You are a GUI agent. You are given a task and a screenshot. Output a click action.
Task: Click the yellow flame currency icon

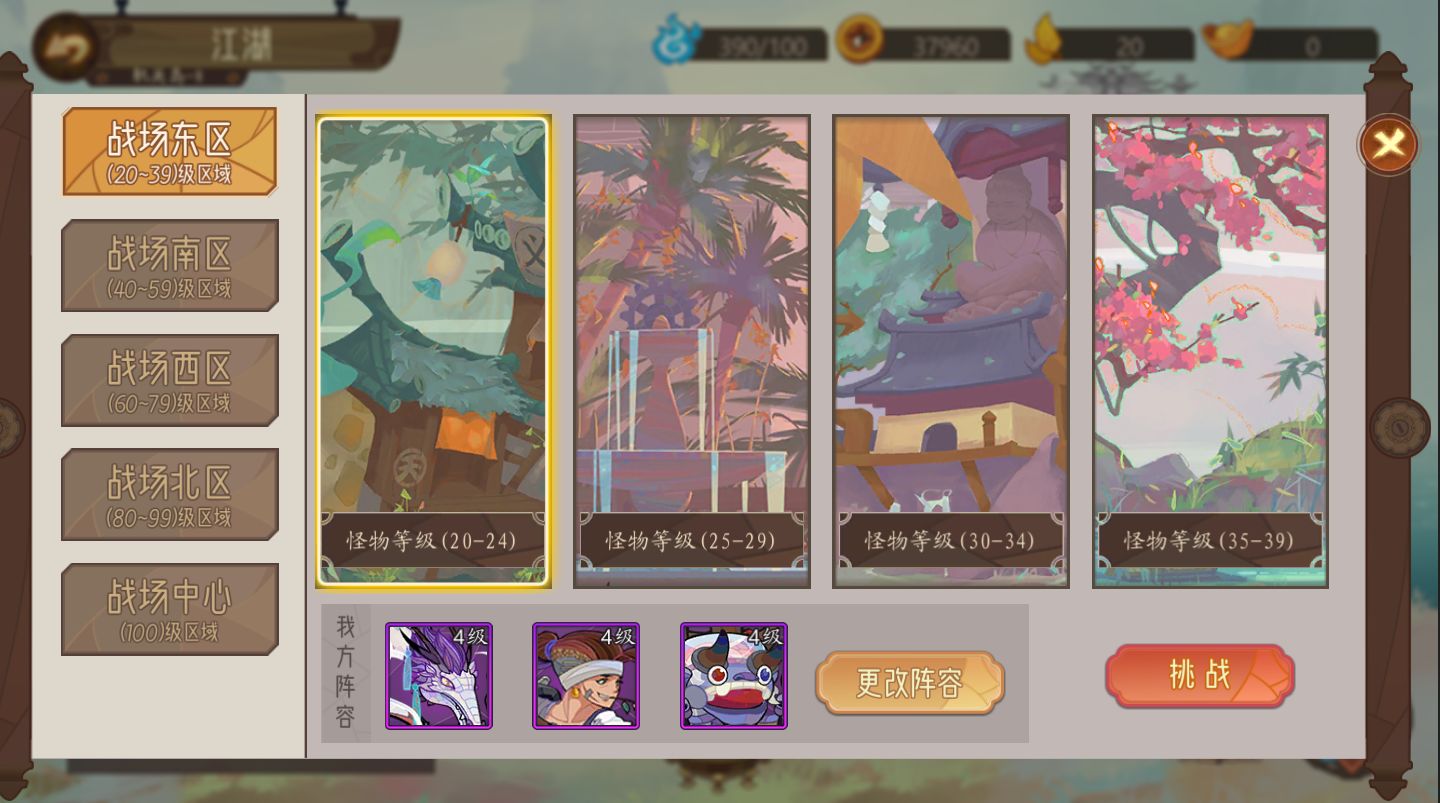click(x=1043, y=41)
